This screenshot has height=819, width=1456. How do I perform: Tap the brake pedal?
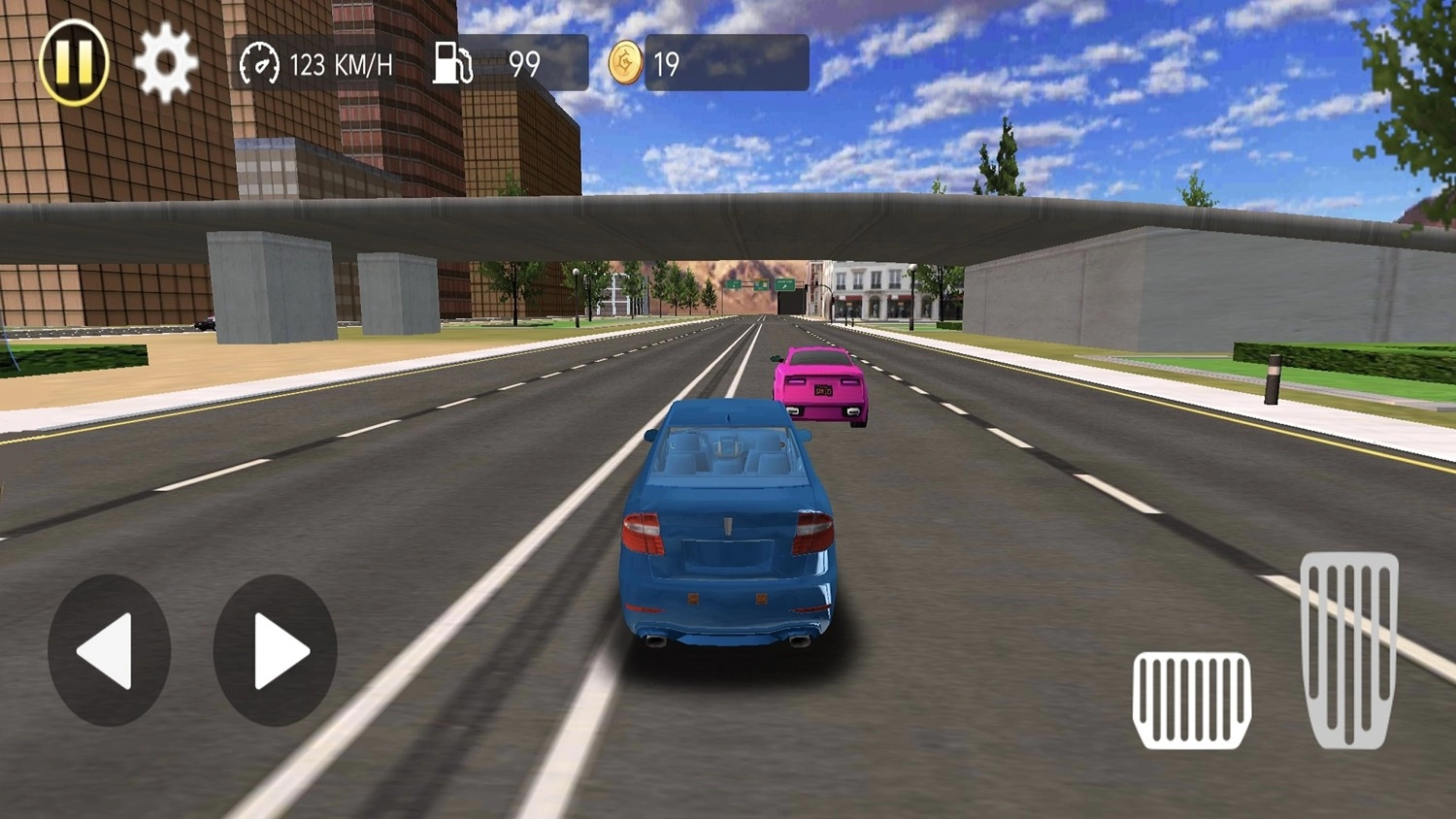click(1191, 700)
